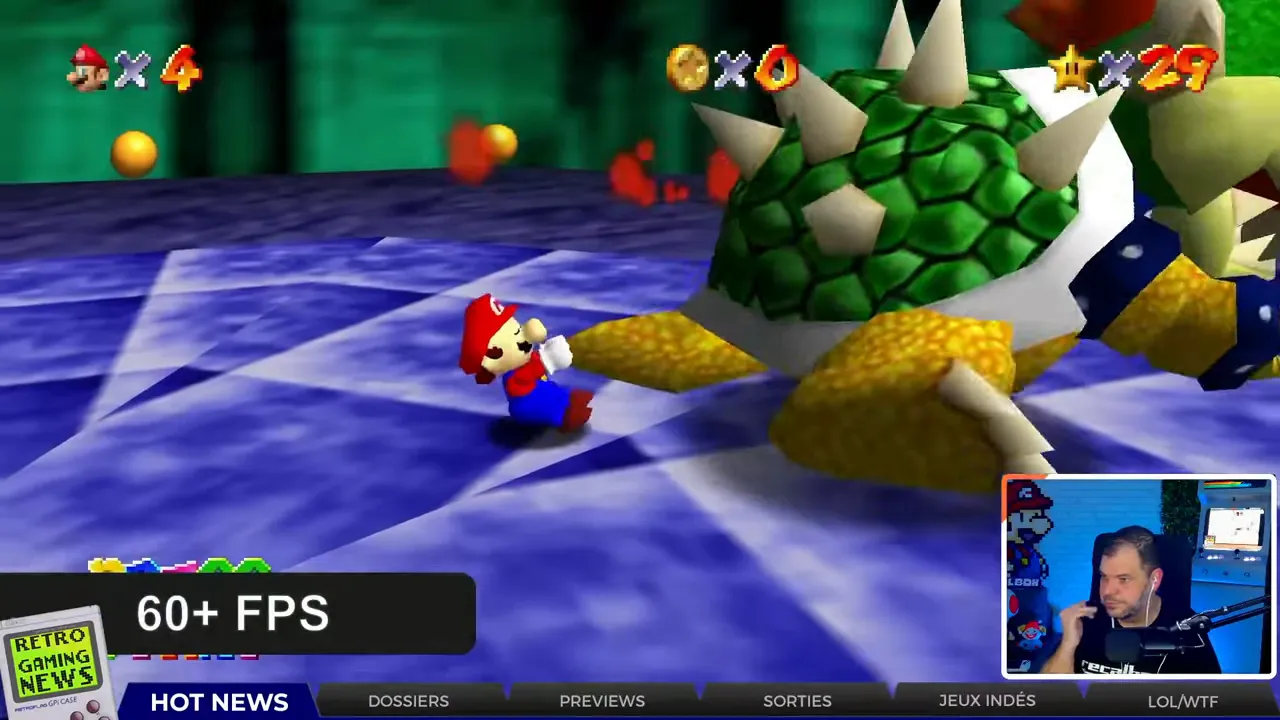Expand the DOSSIERS section
Screen dimensions: 1280x720
(x=408, y=701)
